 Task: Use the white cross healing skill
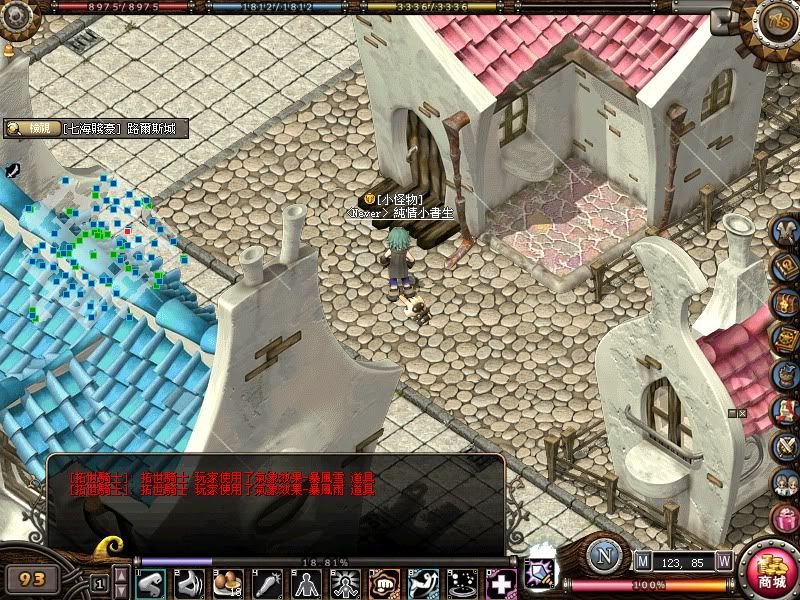(500, 583)
